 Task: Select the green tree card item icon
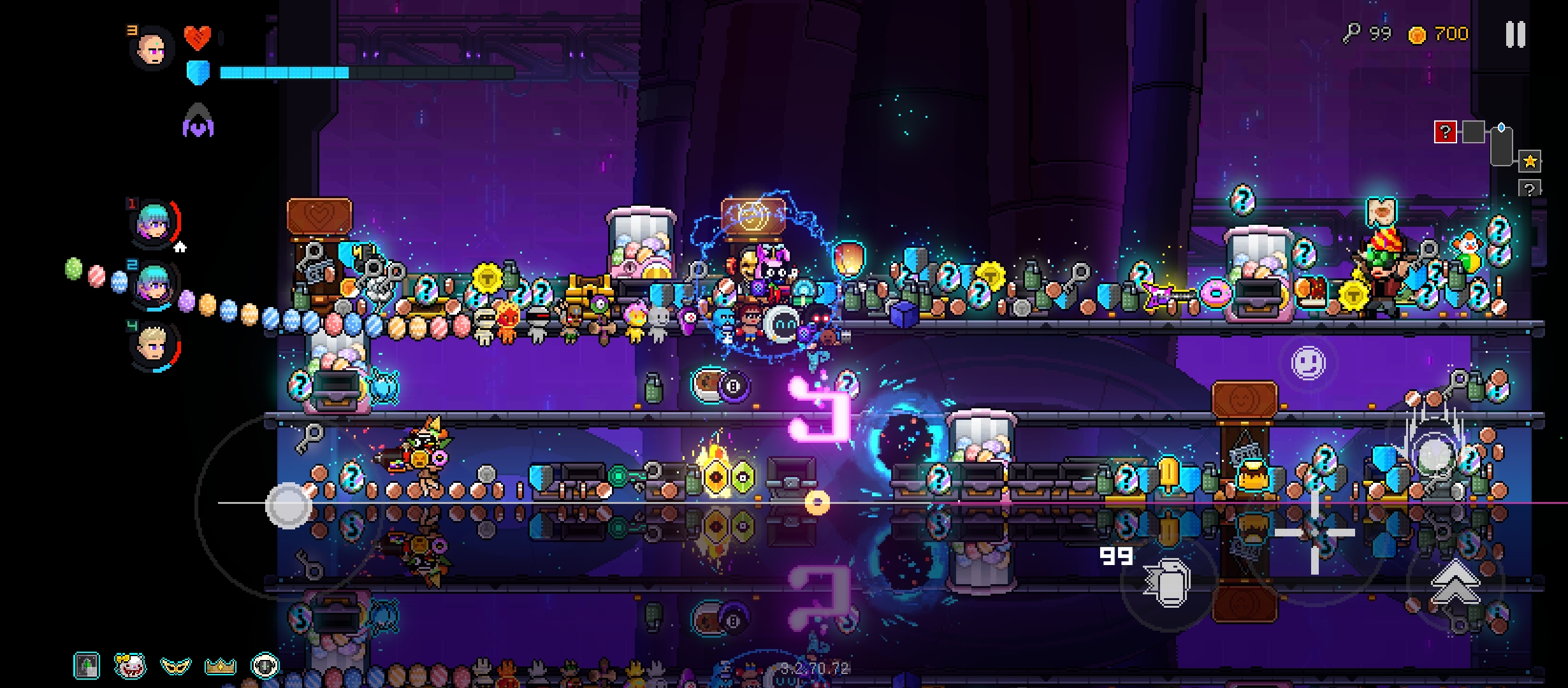tap(87, 666)
